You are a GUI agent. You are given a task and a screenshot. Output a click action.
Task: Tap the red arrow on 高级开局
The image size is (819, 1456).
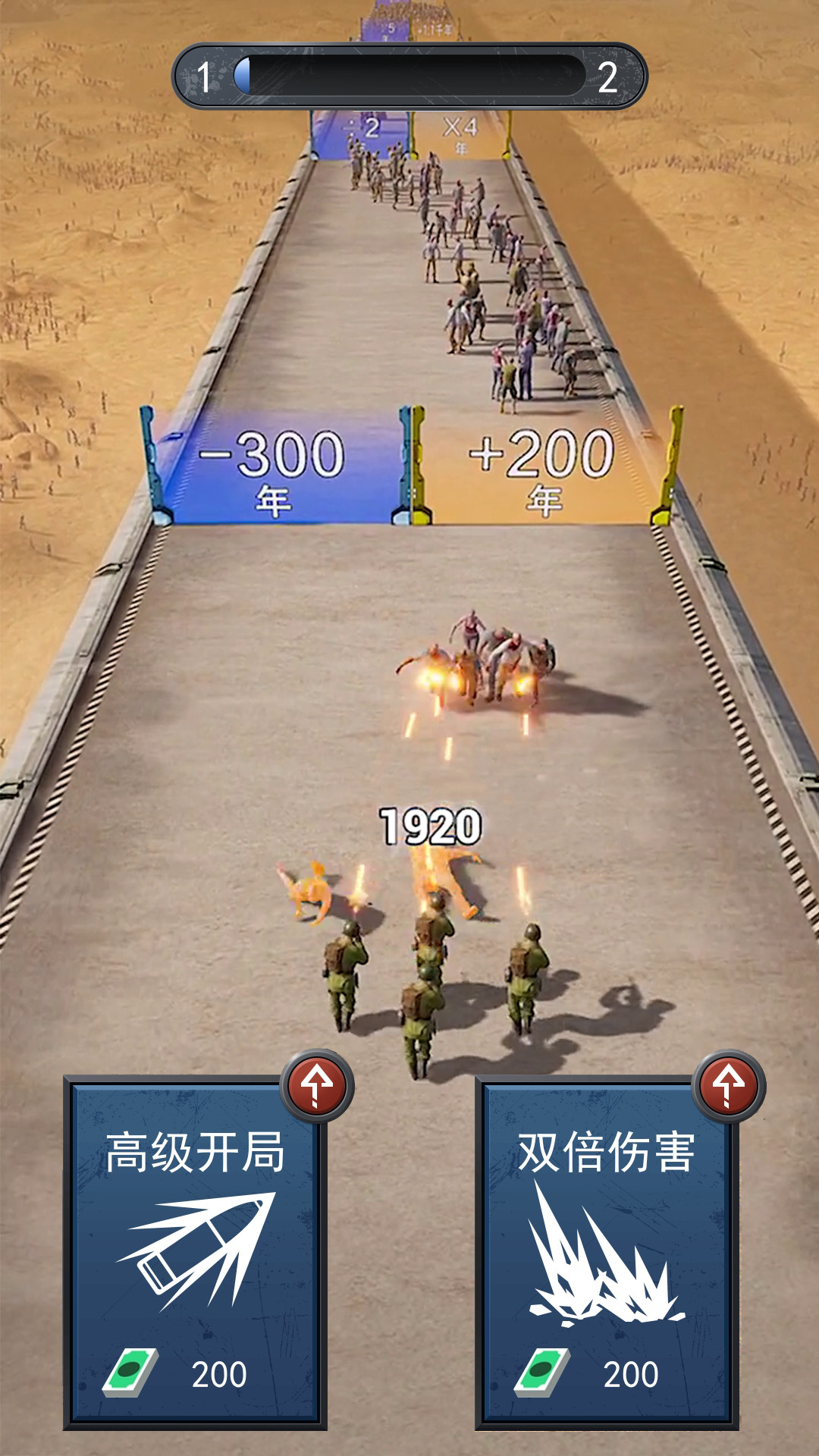pos(317,1086)
